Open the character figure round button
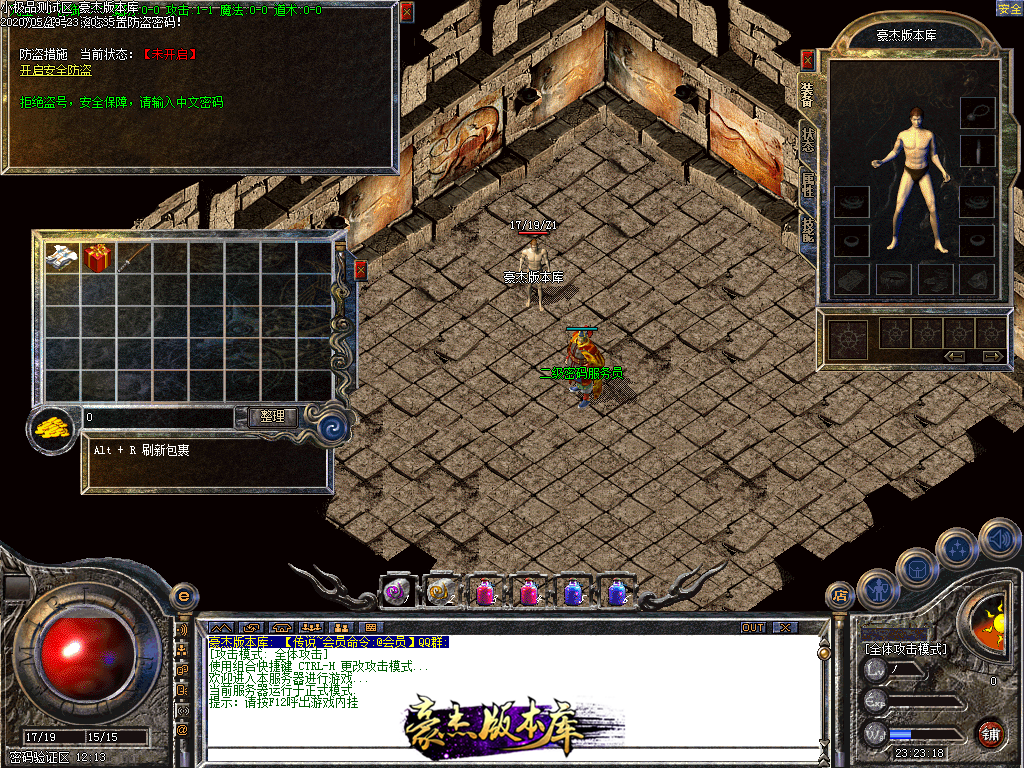1024x768 pixels. coord(877,589)
